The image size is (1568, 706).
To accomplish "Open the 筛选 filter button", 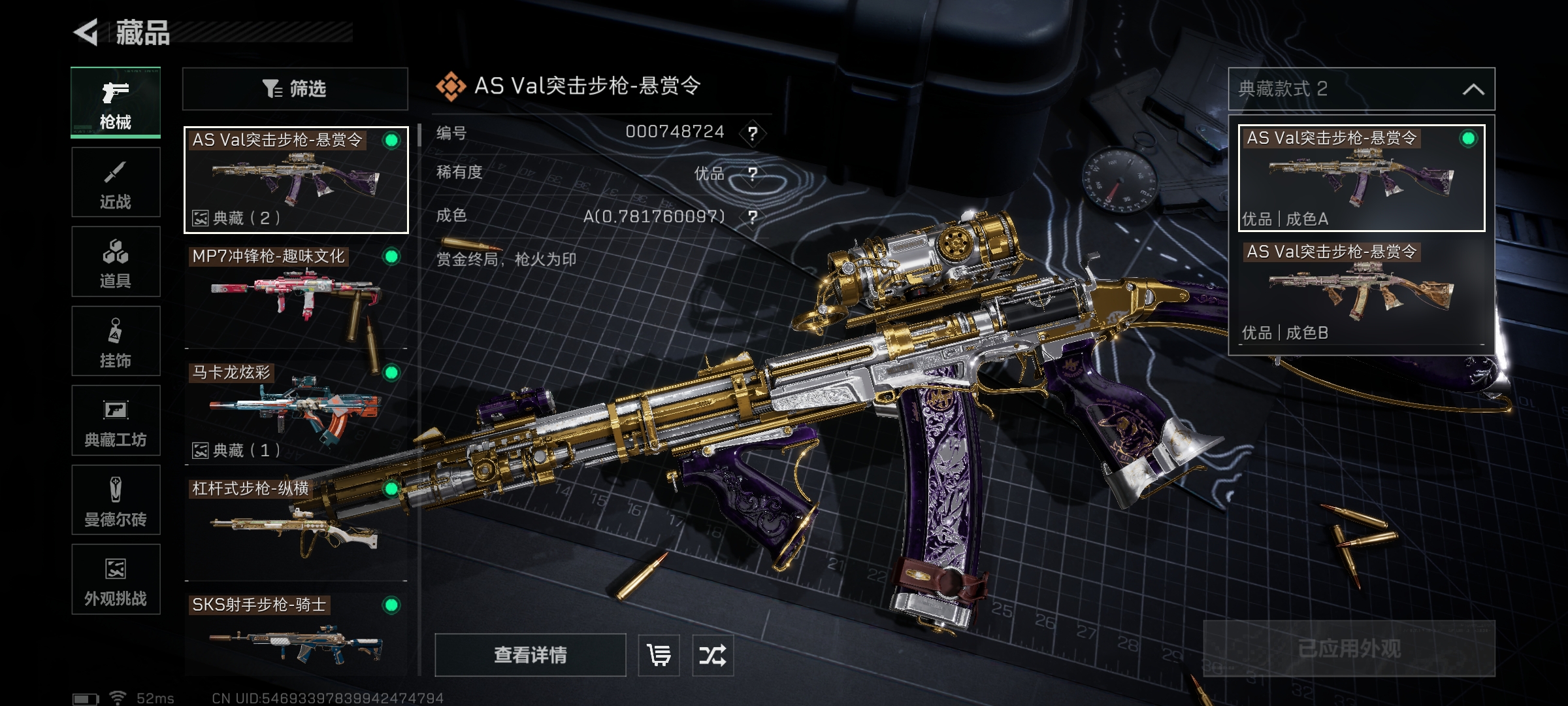I will coord(295,89).
